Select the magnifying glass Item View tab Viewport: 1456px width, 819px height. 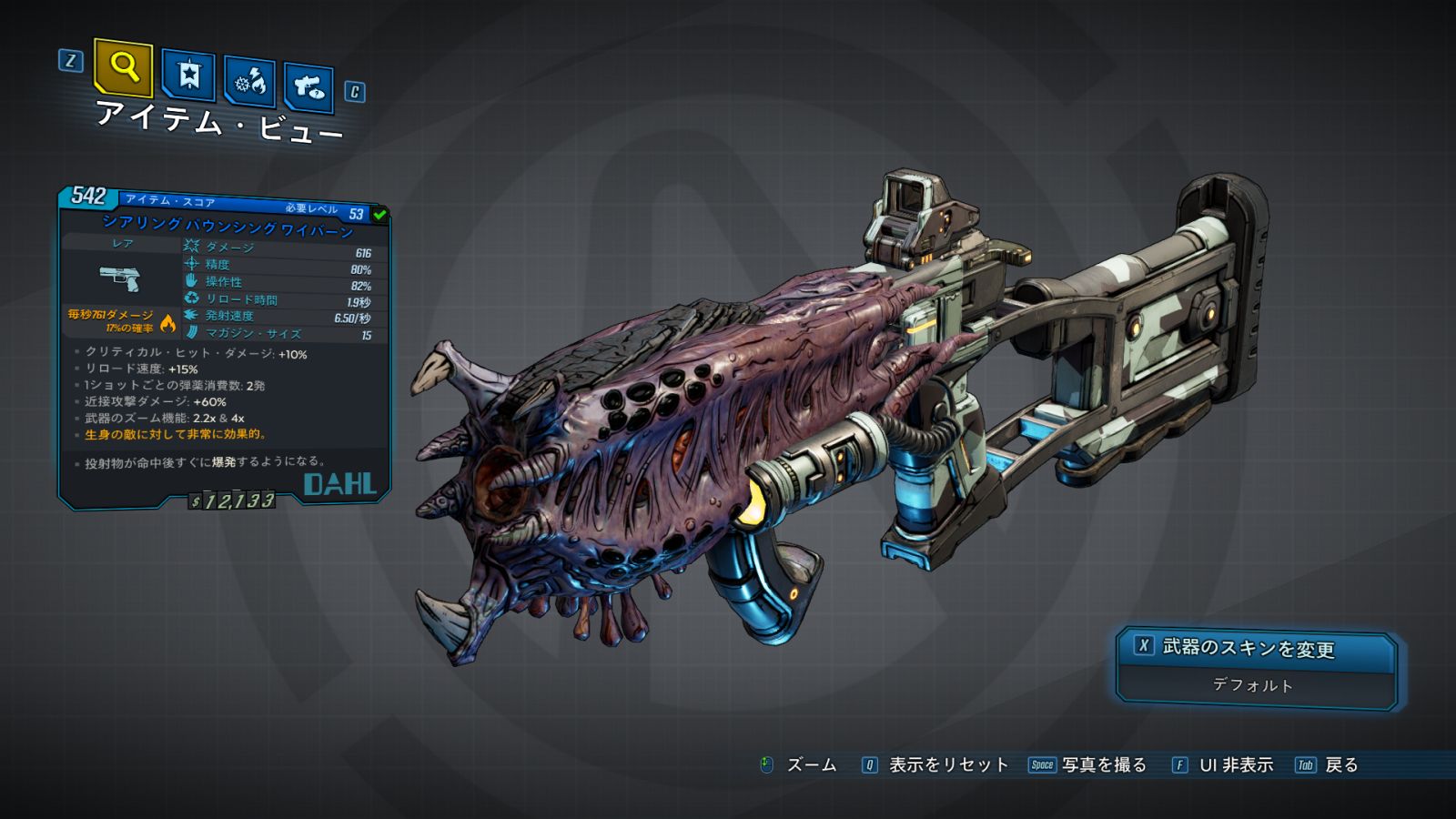pyautogui.click(x=124, y=67)
